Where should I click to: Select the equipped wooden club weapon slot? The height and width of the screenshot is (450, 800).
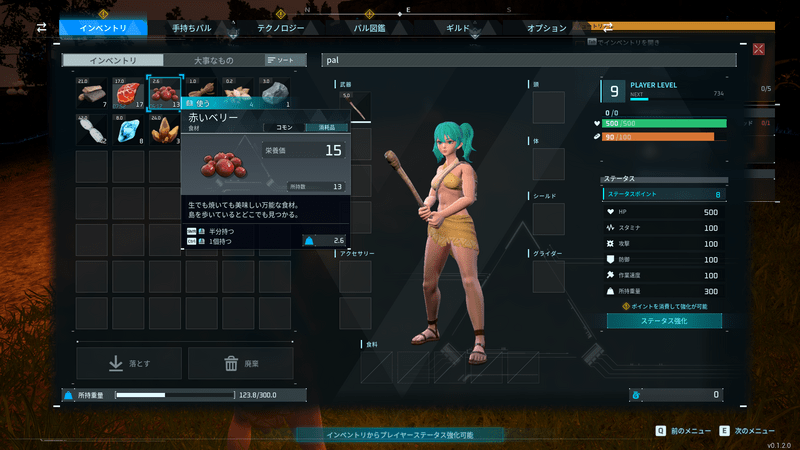click(355, 107)
